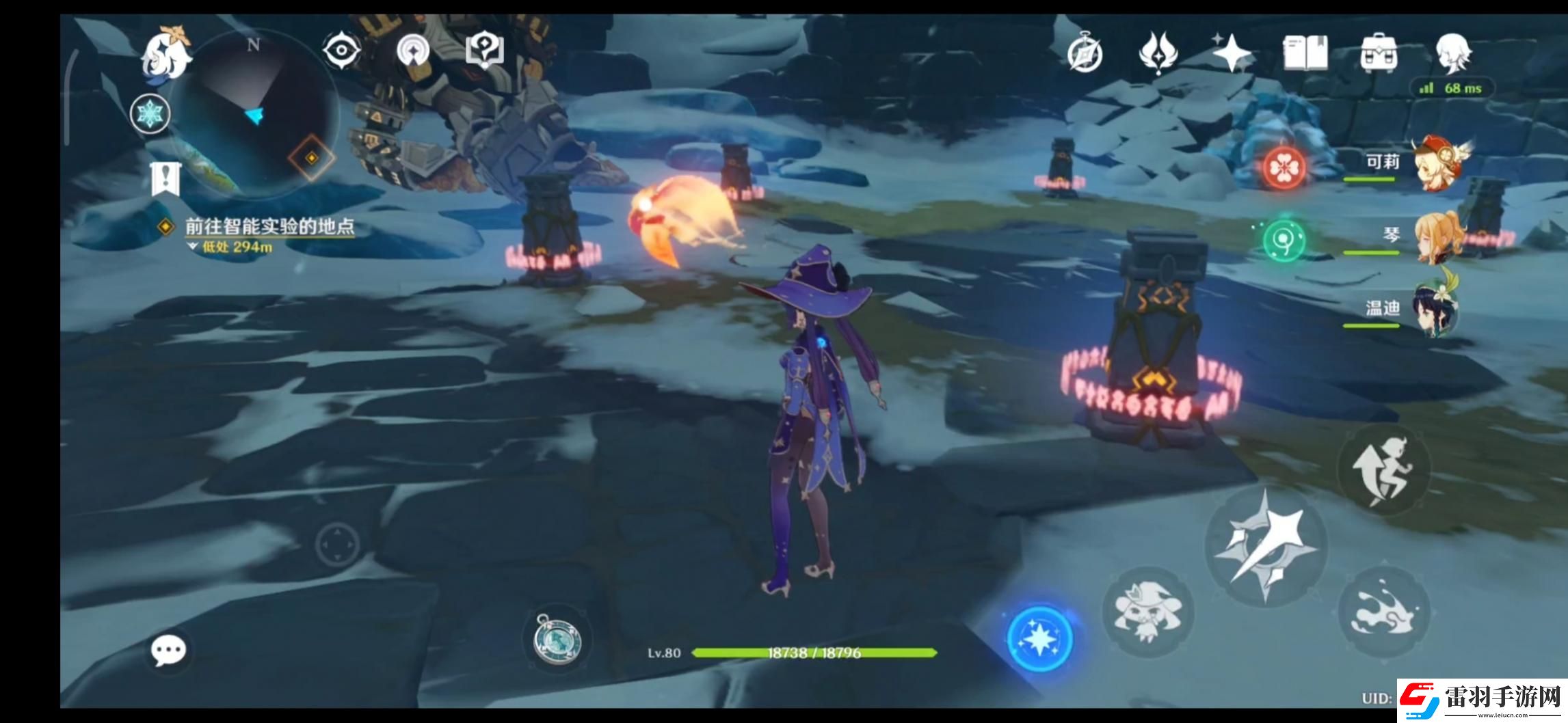Open the chat speech bubble
The height and width of the screenshot is (723, 1568).
[168, 651]
